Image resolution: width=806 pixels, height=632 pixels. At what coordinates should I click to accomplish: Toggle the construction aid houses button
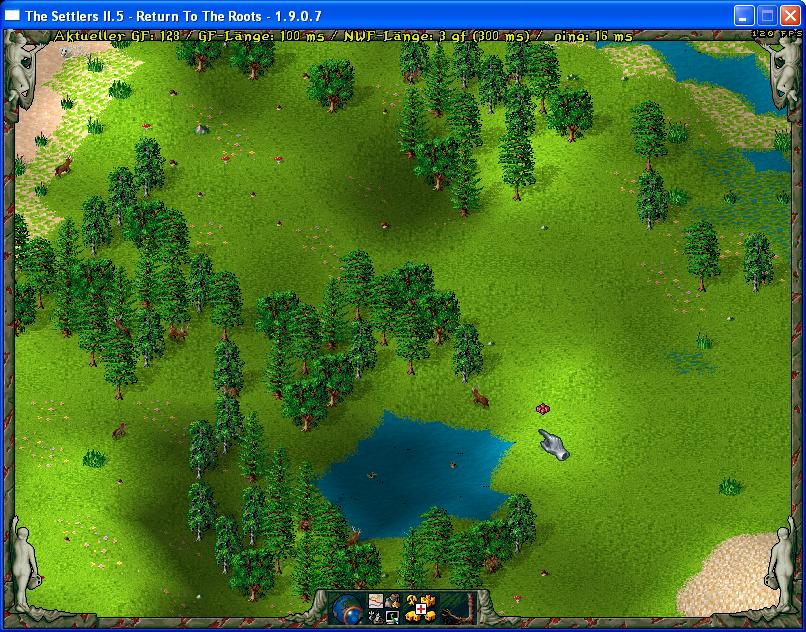coord(420,608)
